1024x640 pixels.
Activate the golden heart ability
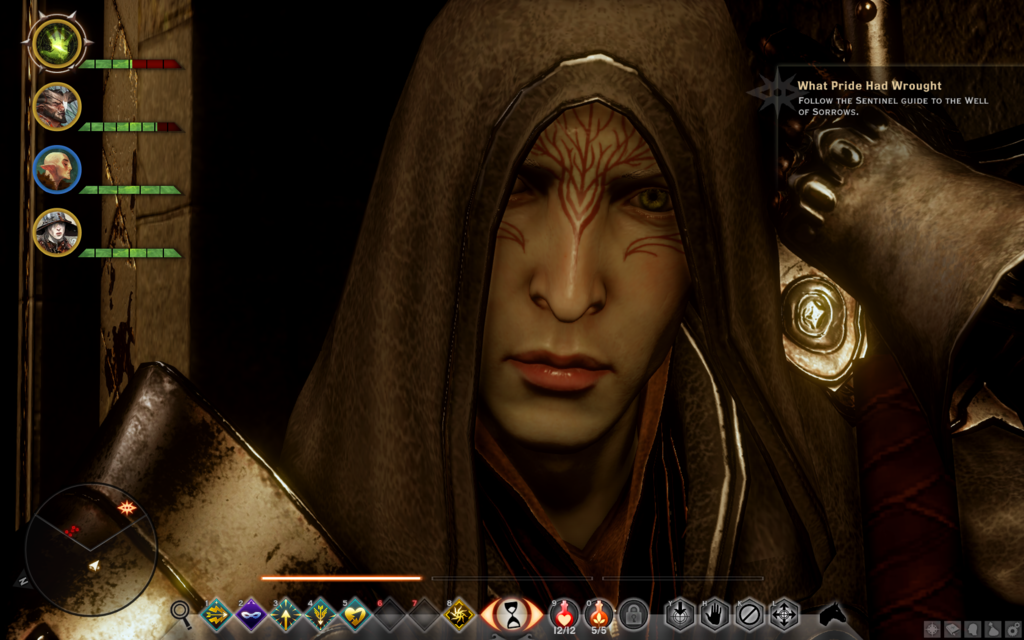[355, 613]
